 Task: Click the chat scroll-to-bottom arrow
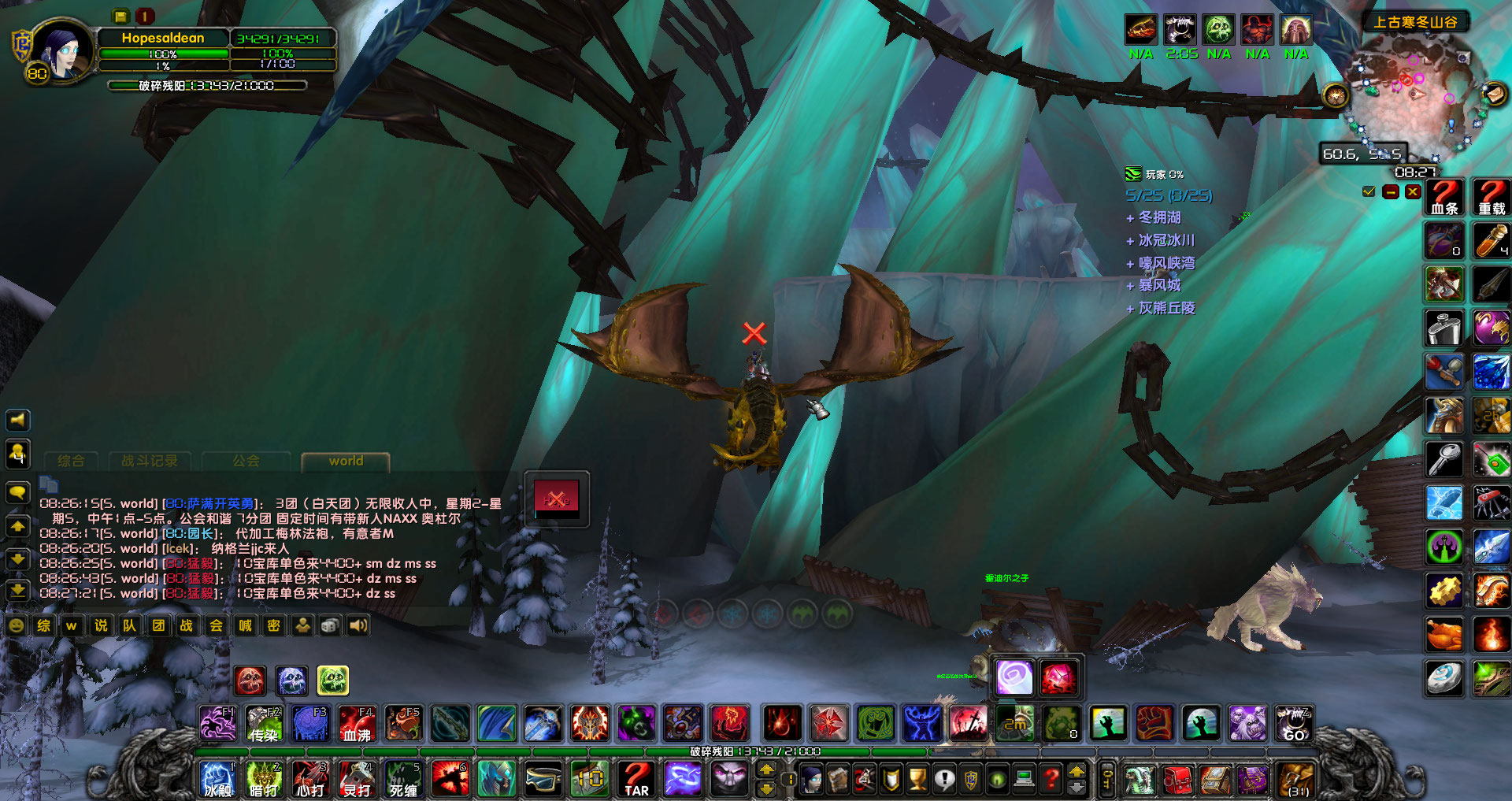(x=17, y=588)
